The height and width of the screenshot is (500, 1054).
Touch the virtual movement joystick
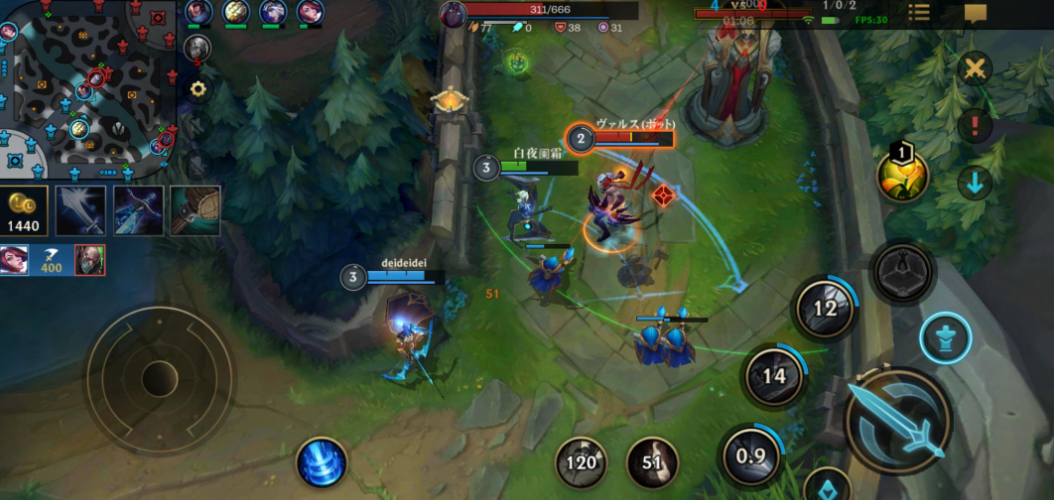click(x=159, y=379)
